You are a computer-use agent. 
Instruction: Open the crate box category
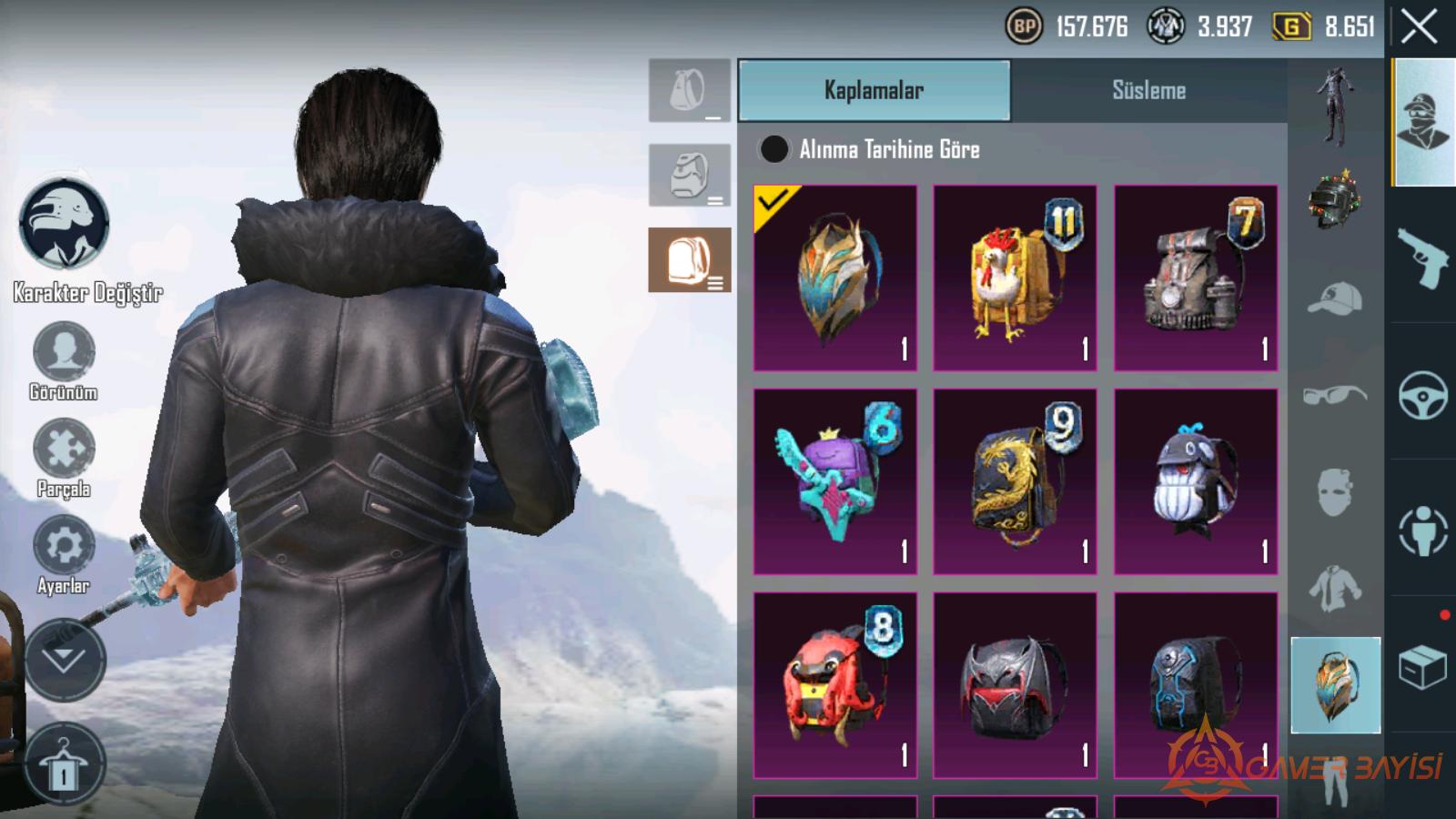coord(1423,667)
